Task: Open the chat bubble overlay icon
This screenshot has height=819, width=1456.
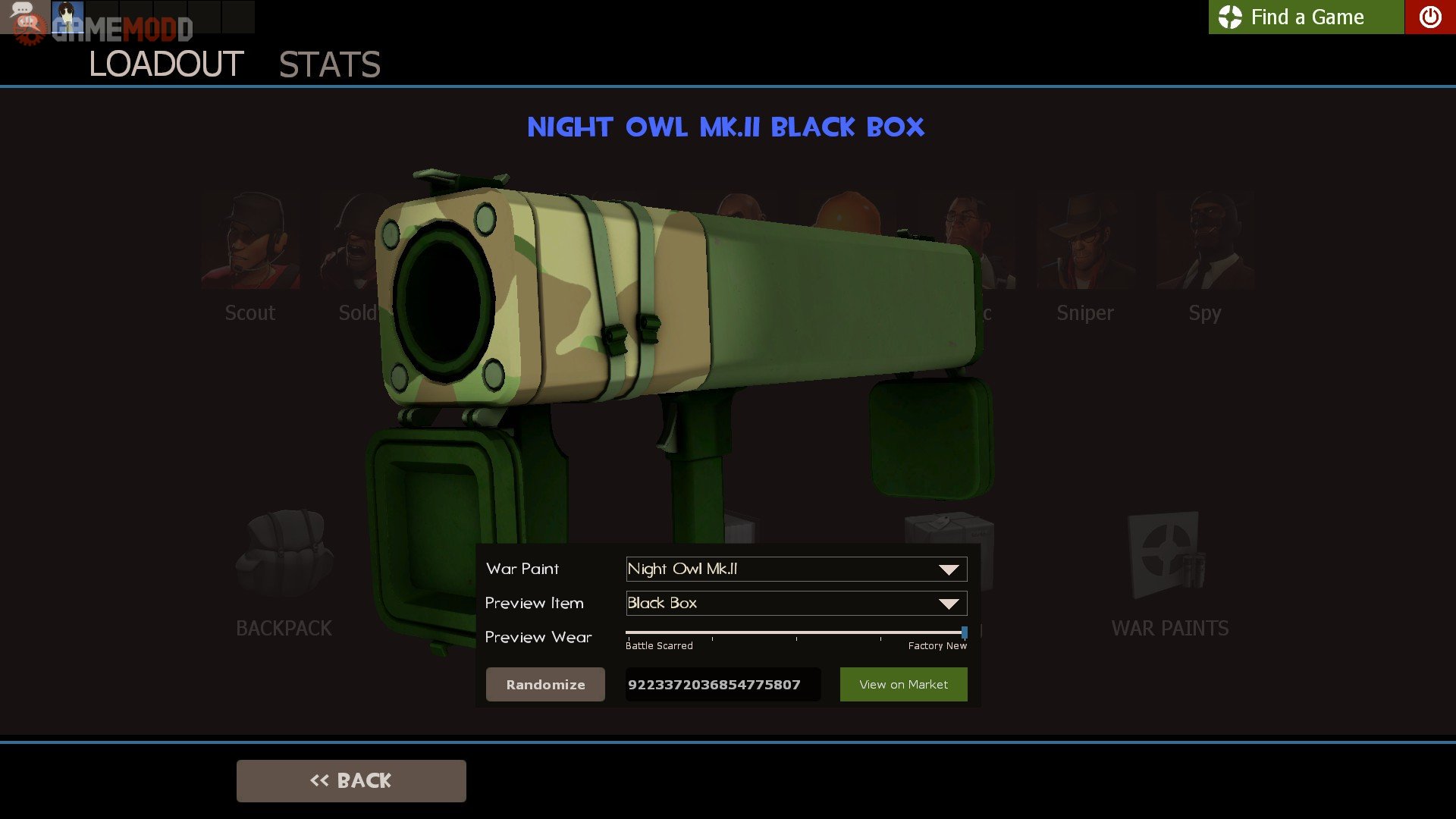Action: click(x=23, y=11)
